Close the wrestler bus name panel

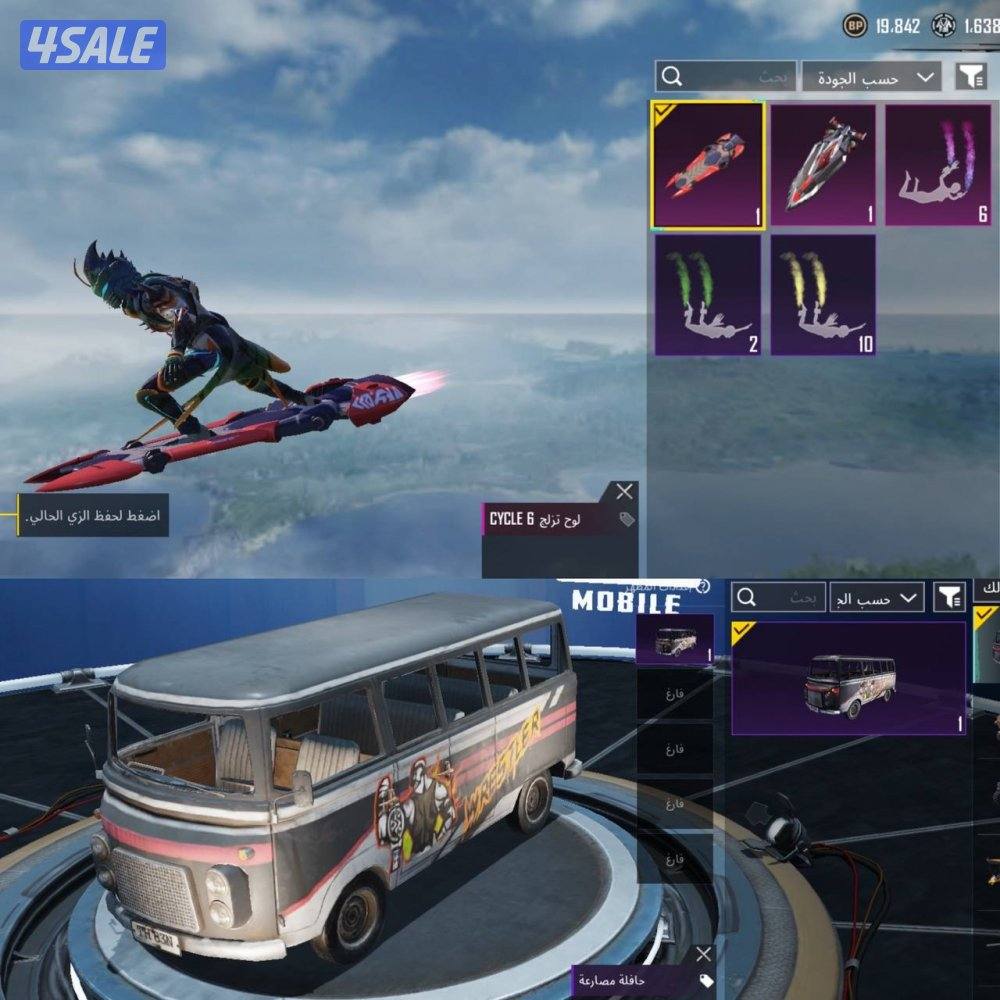[x=704, y=955]
